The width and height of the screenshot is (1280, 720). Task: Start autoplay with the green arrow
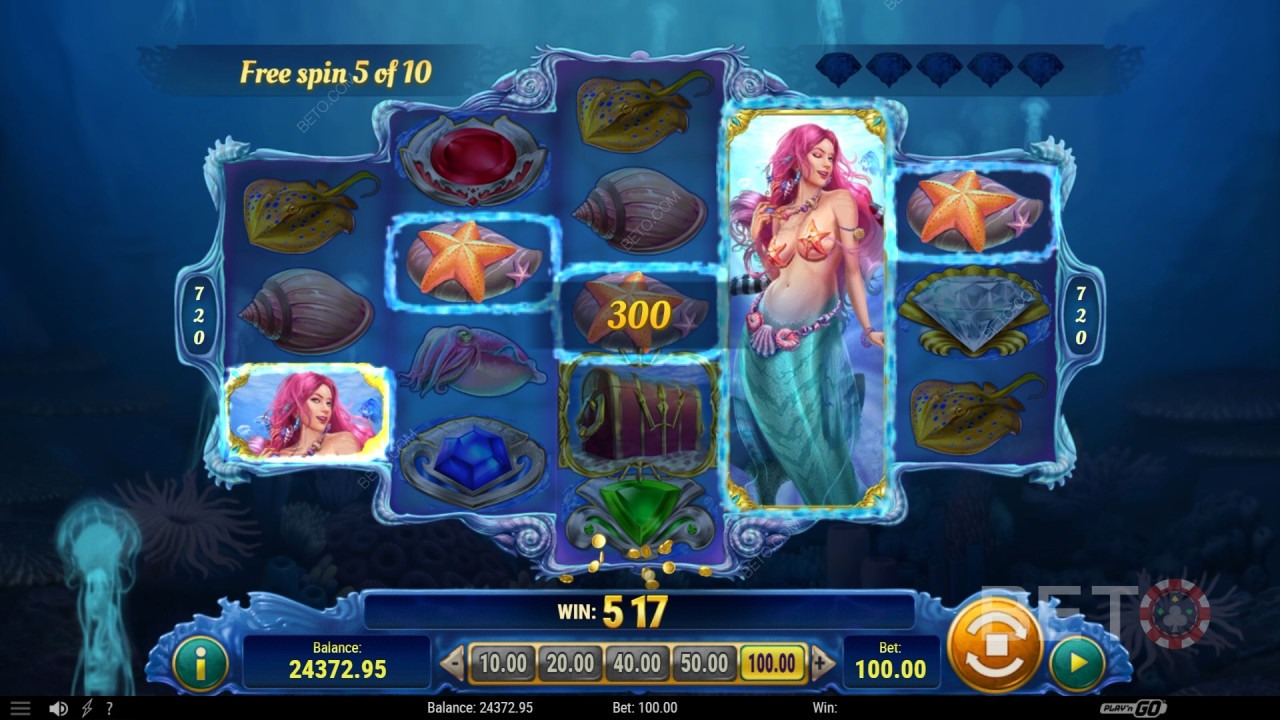(1077, 662)
